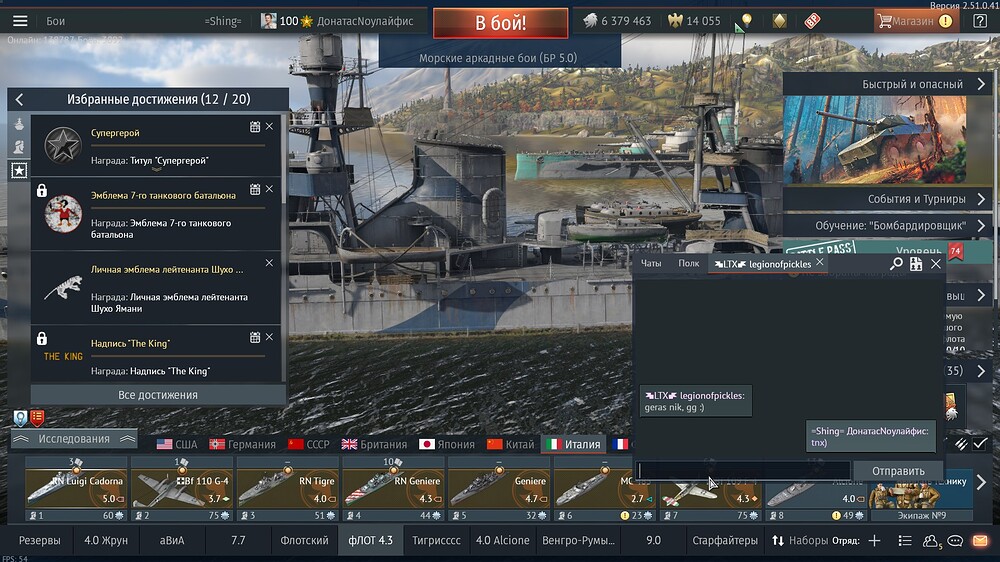
Task: Close the chat window
Action: (x=936, y=264)
